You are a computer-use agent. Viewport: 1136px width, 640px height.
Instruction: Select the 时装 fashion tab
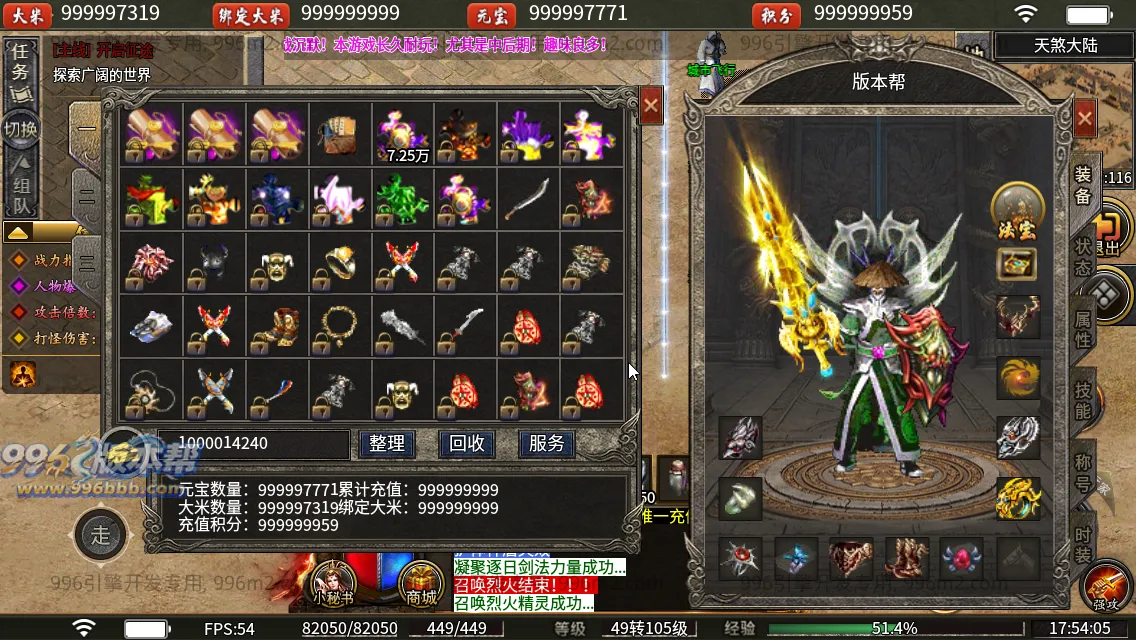pos(1083,545)
